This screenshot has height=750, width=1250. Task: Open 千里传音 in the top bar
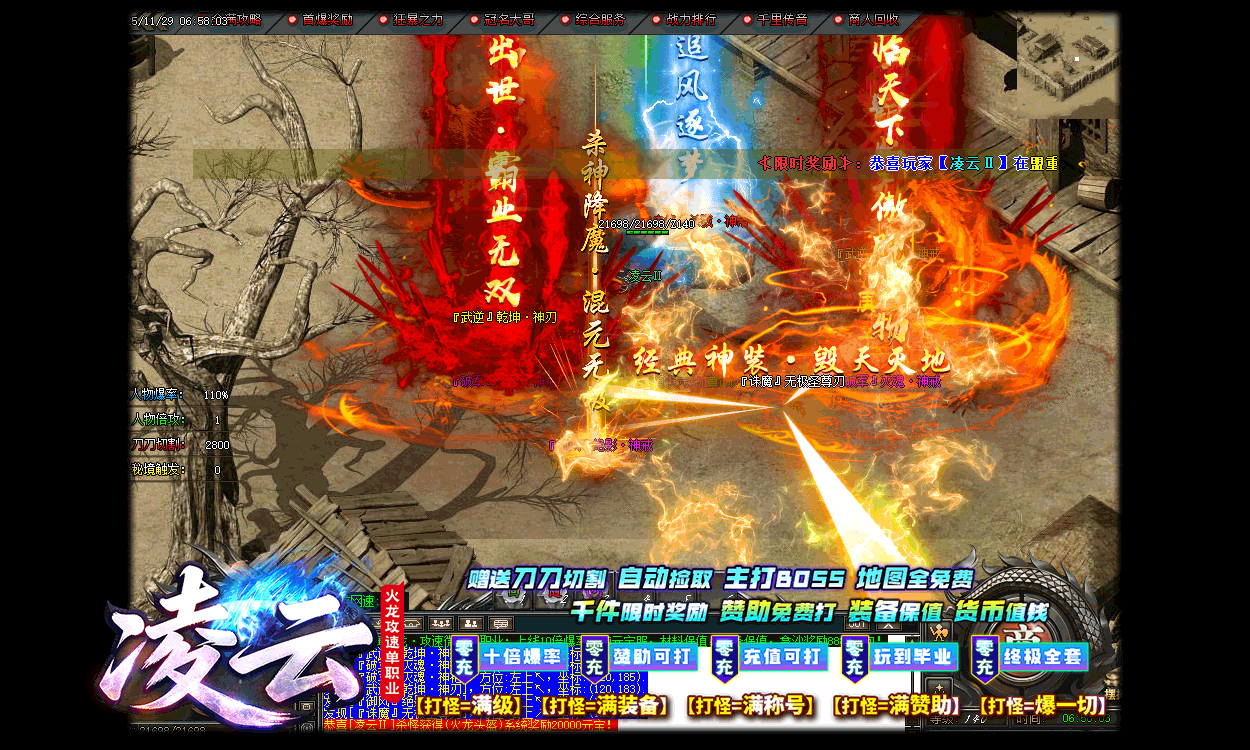[x=782, y=20]
